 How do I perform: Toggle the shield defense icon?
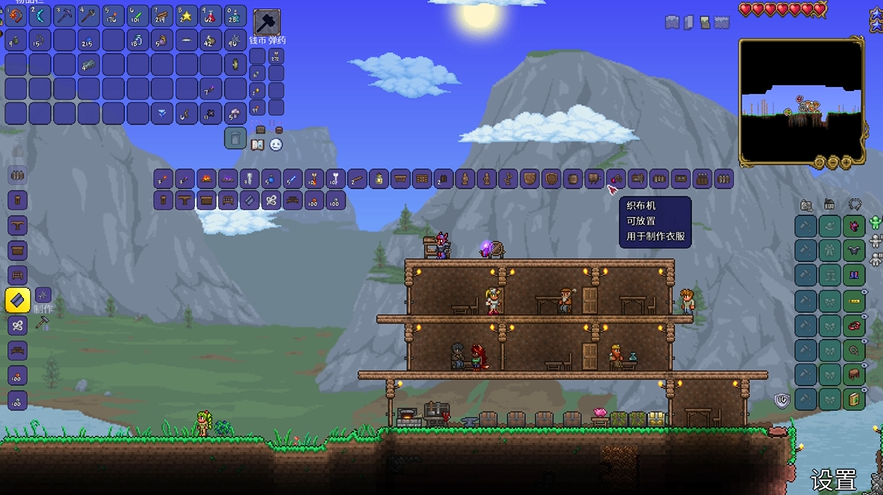tap(783, 400)
